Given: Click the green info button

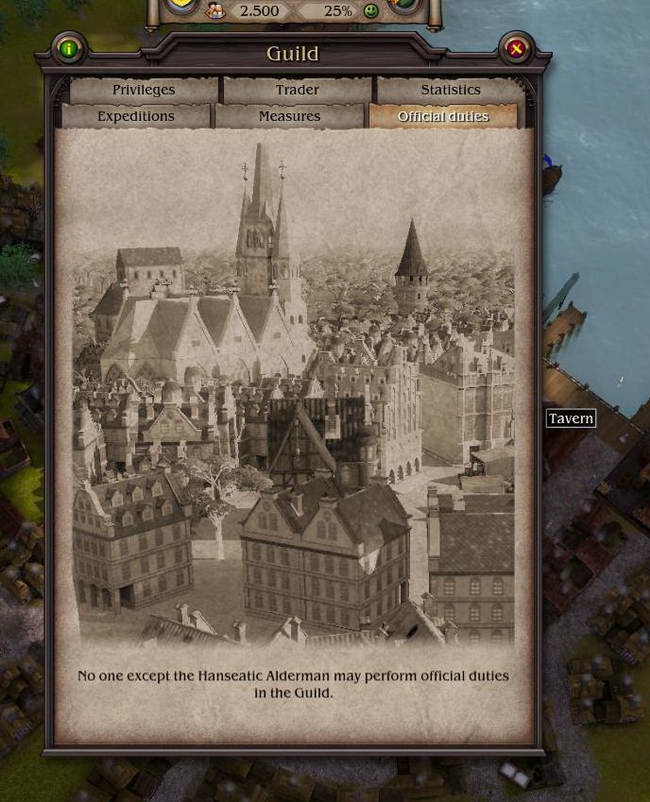Looking at the screenshot, I should click(x=68, y=48).
